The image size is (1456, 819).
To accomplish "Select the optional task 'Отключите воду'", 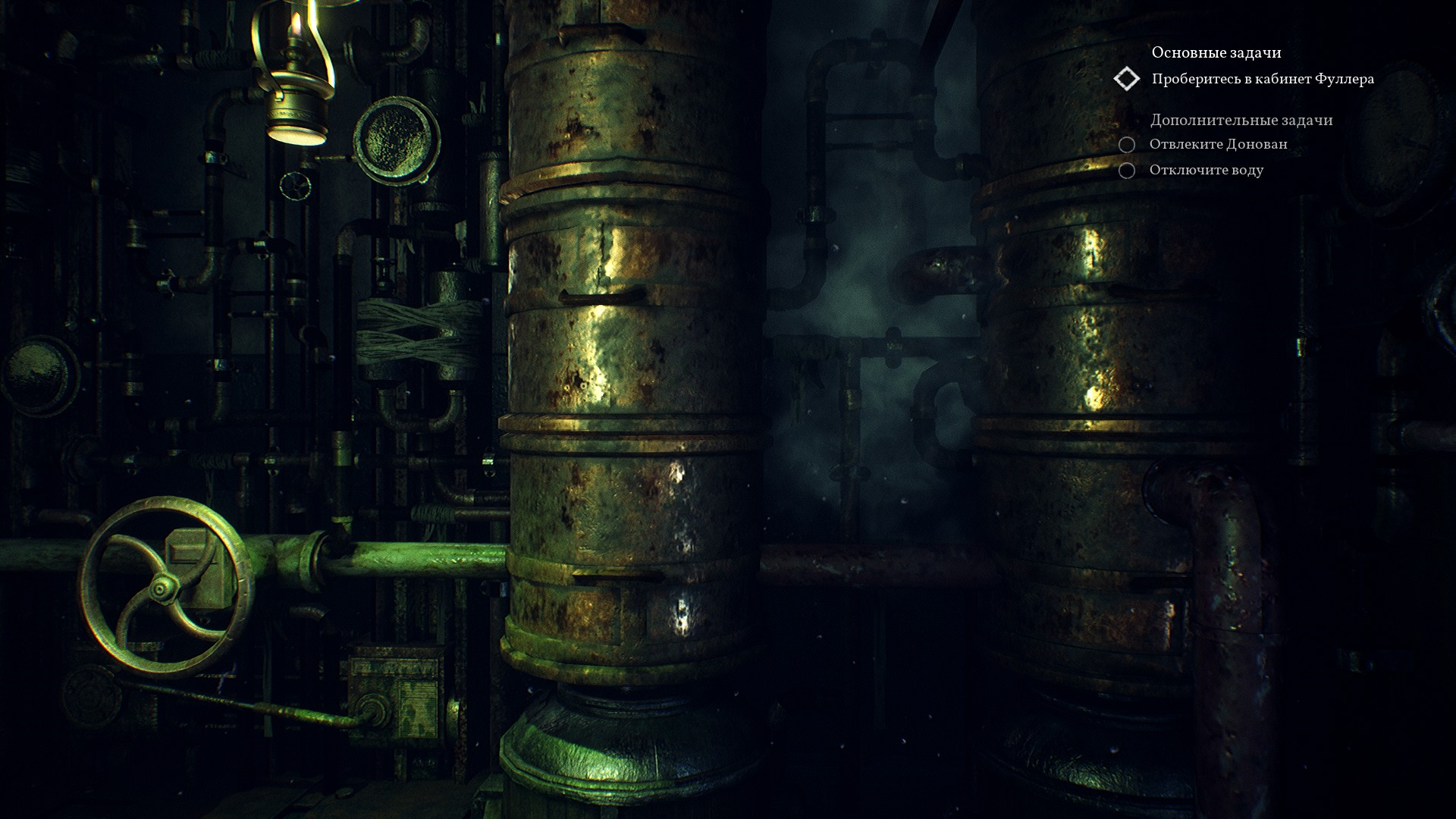I will [1206, 170].
